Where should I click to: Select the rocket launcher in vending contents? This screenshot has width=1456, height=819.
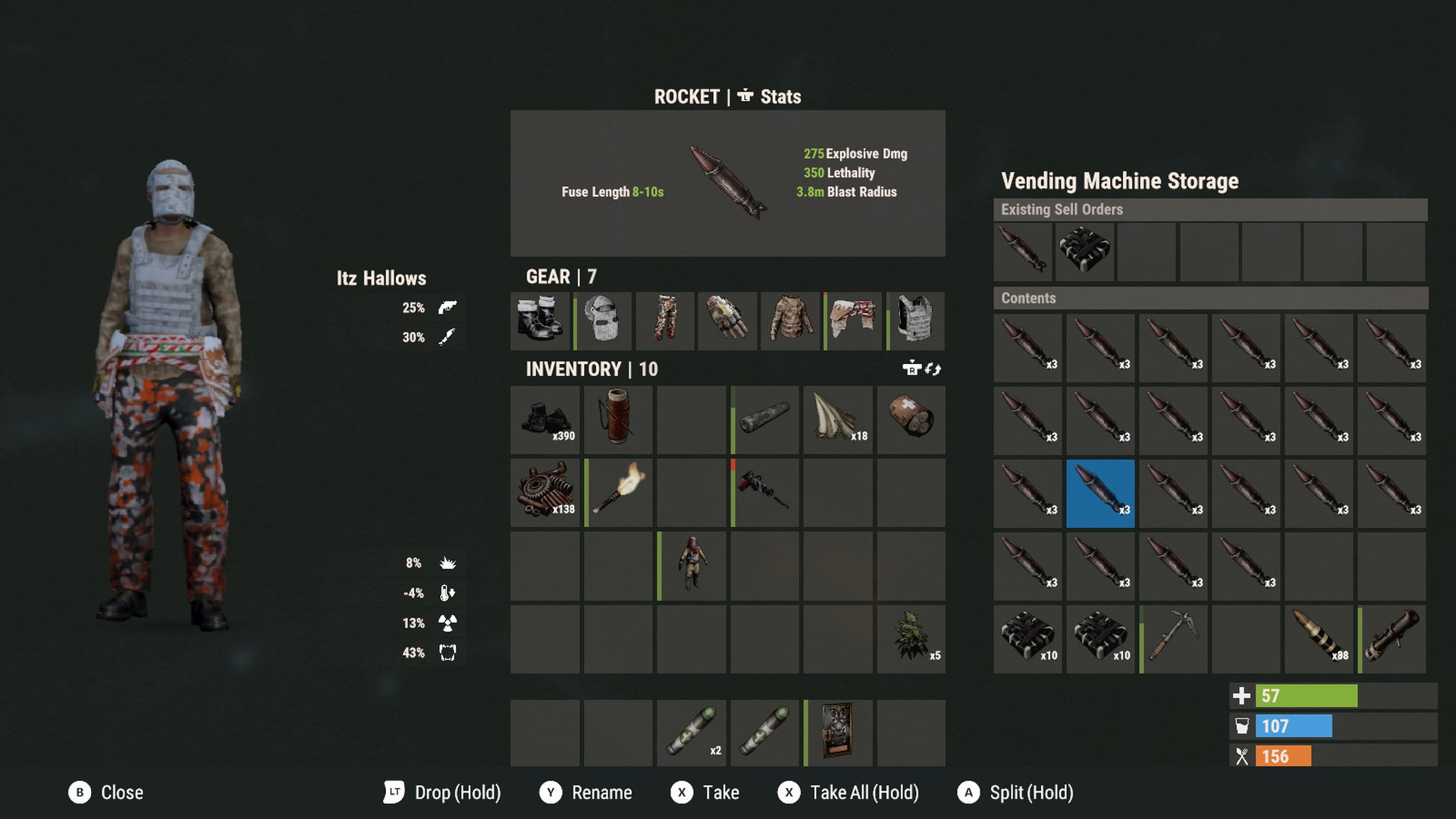(1392, 639)
